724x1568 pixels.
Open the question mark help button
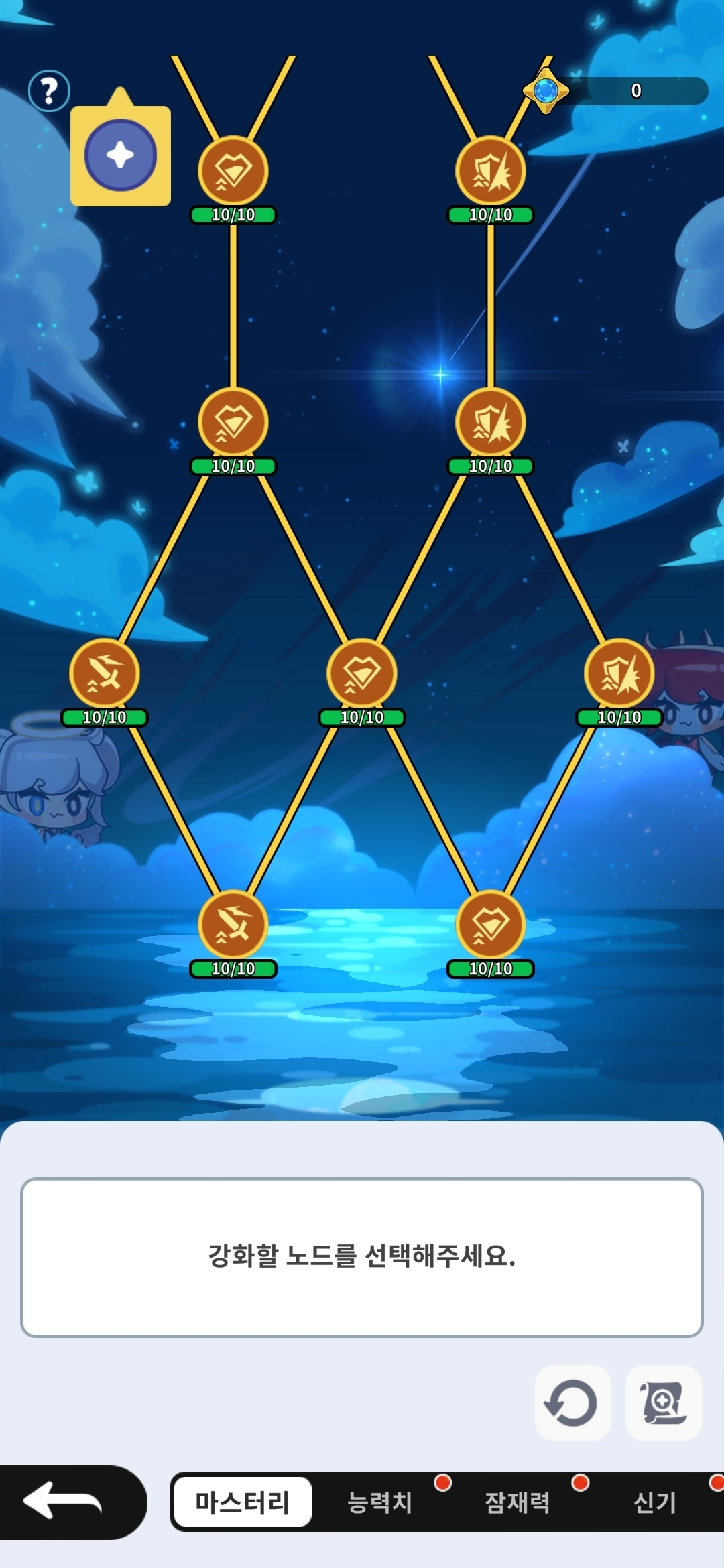(49, 90)
